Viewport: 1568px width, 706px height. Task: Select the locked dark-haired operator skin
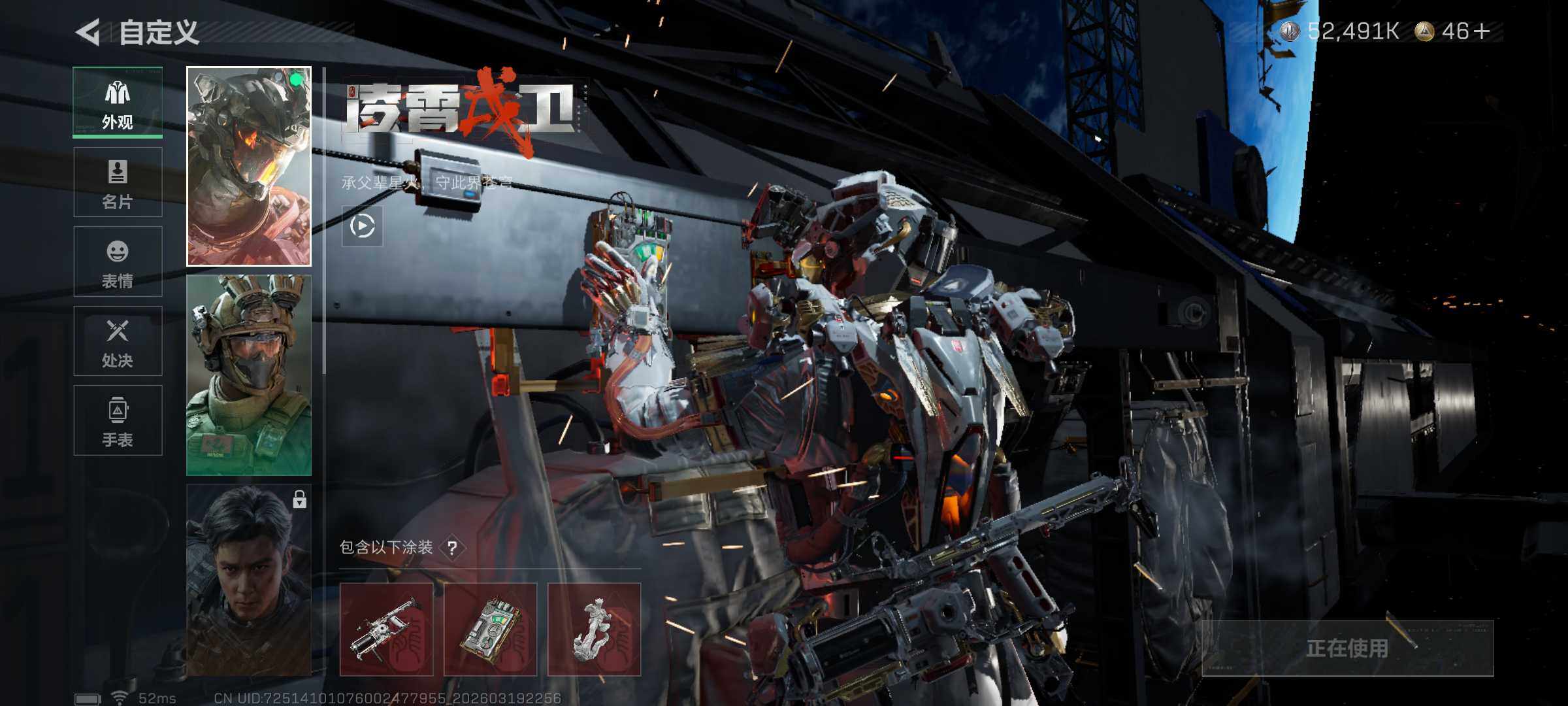click(x=249, y=580)
